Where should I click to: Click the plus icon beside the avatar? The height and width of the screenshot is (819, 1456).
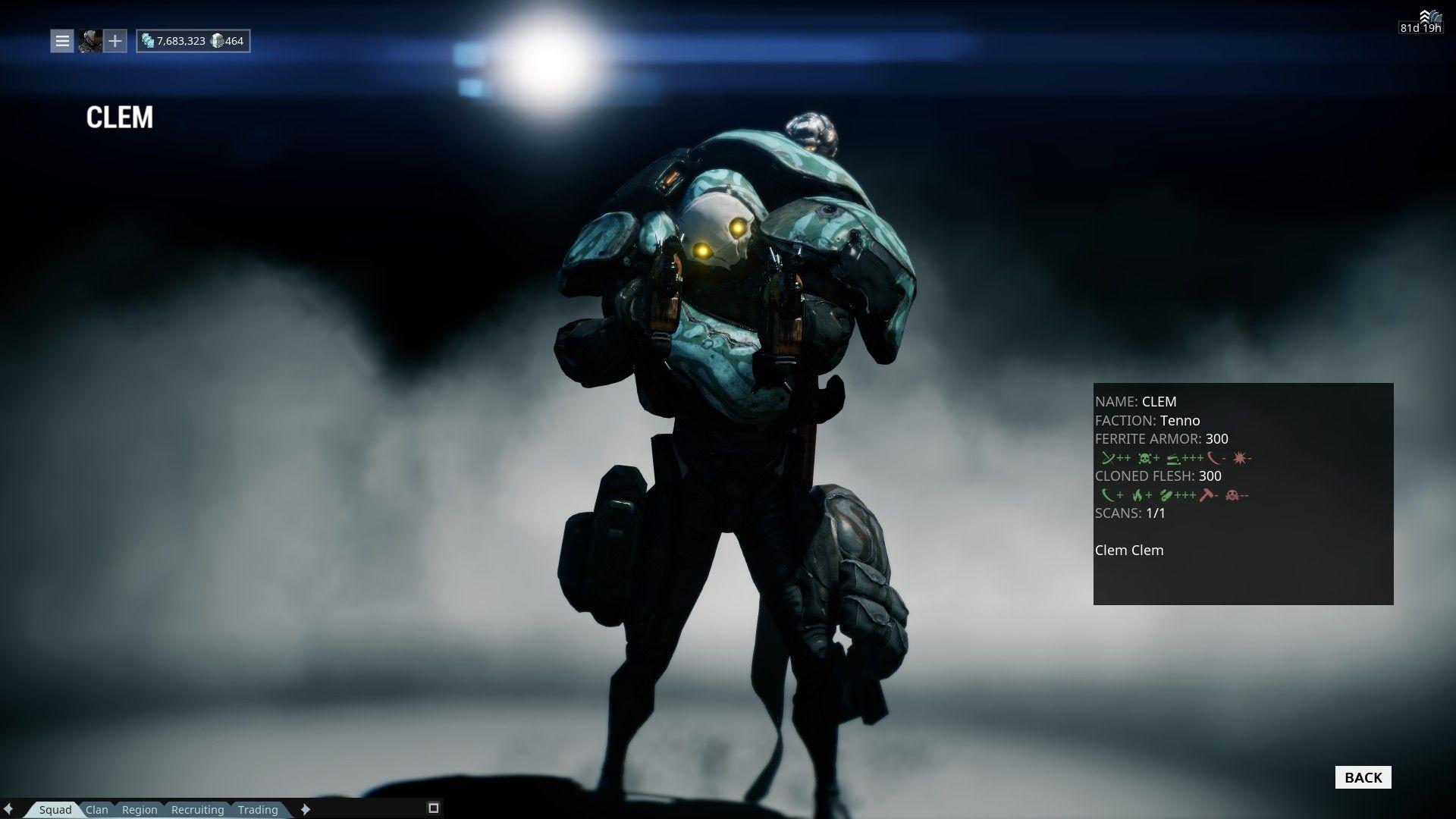(x=115, y=41)
